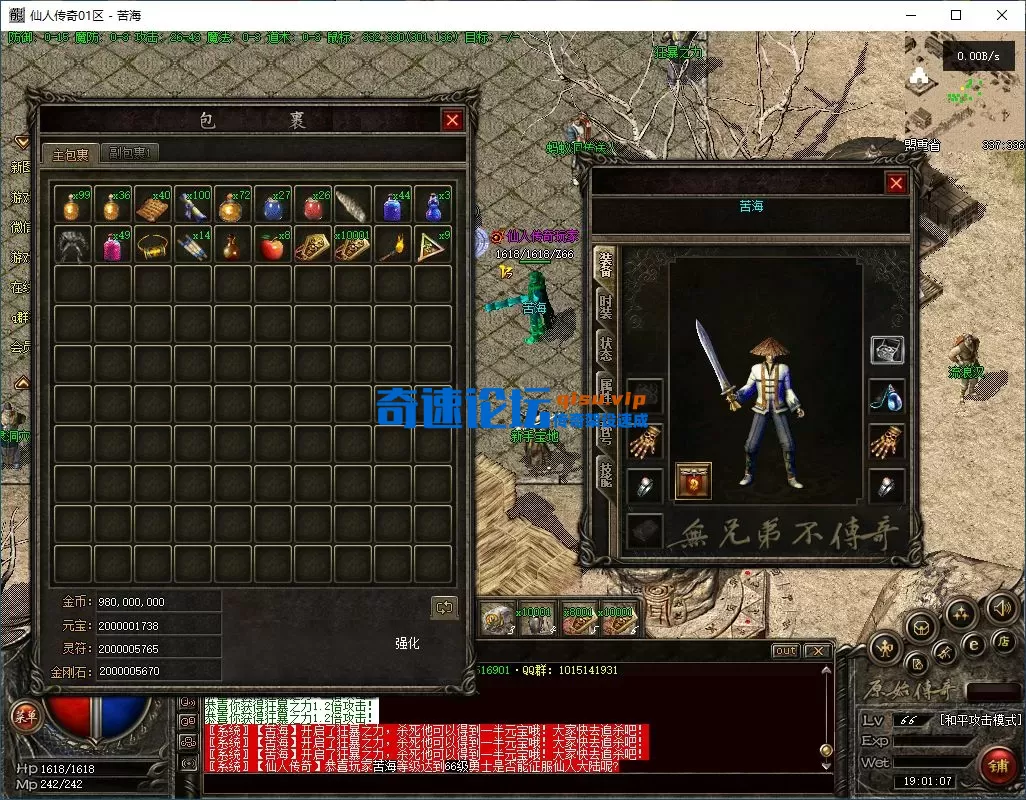Switch to the 副包裹1 bag tab

coord(131,153)
